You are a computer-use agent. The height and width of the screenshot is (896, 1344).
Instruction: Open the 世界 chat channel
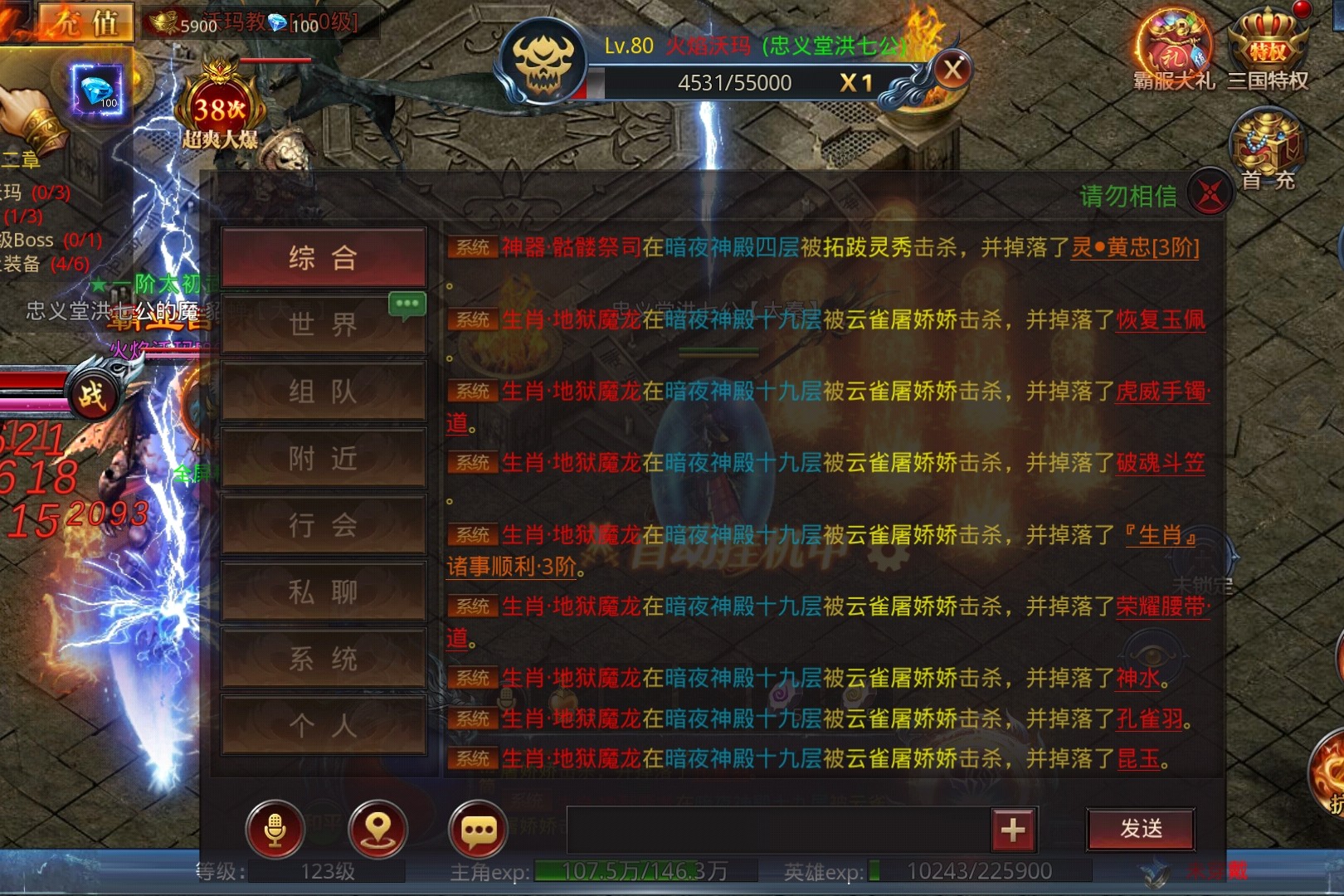tap(324, 324)
